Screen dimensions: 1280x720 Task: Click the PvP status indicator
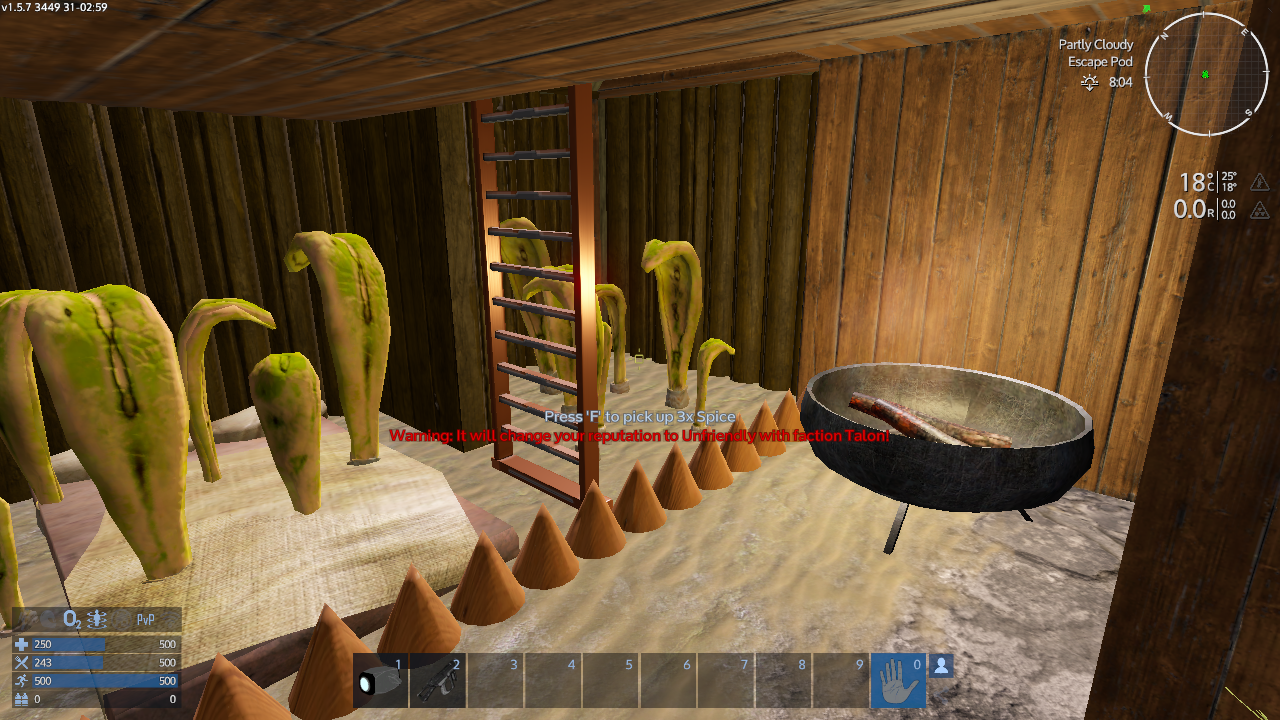click(146, 620)
